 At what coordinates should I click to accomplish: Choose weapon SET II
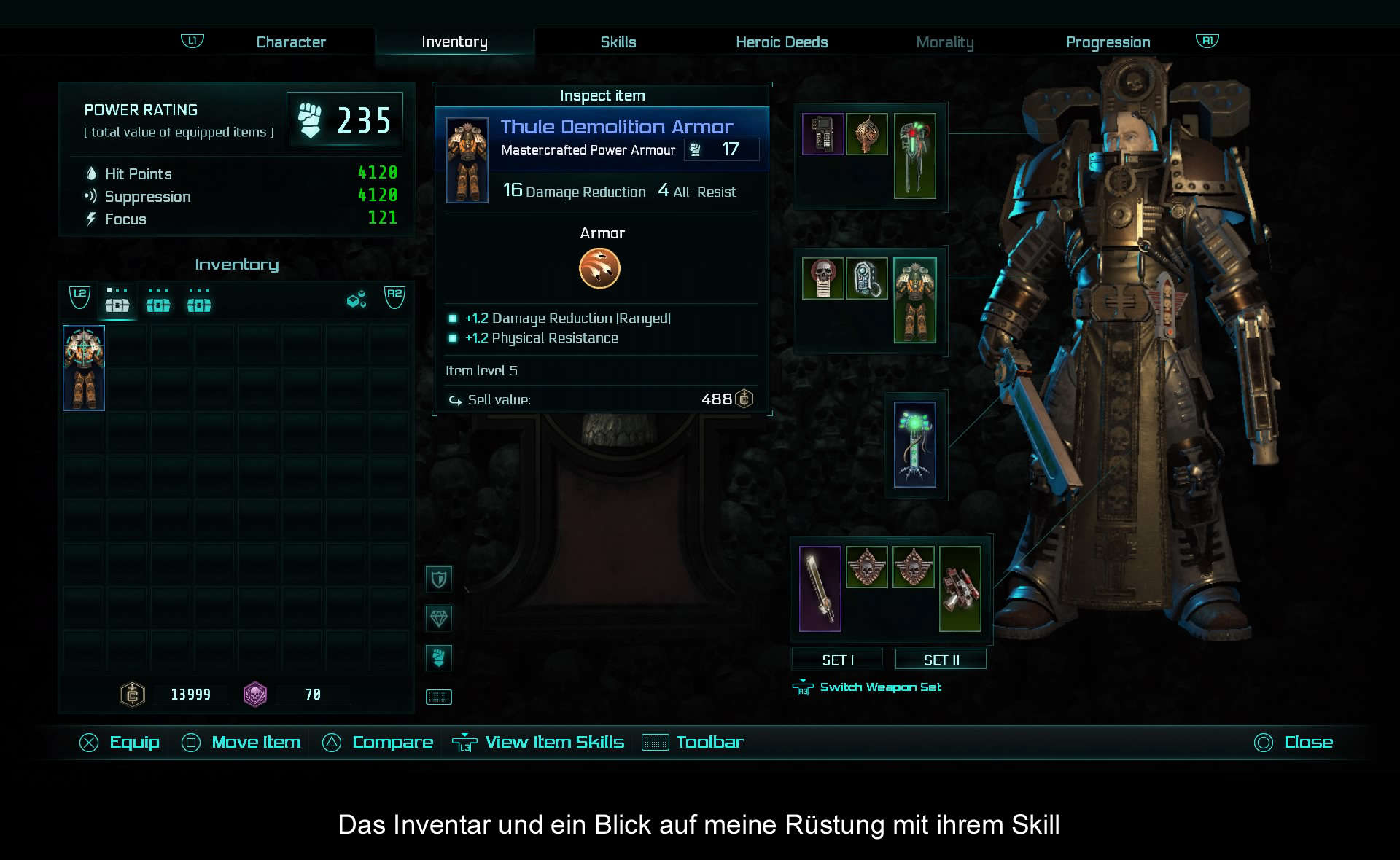click(941, 660)
